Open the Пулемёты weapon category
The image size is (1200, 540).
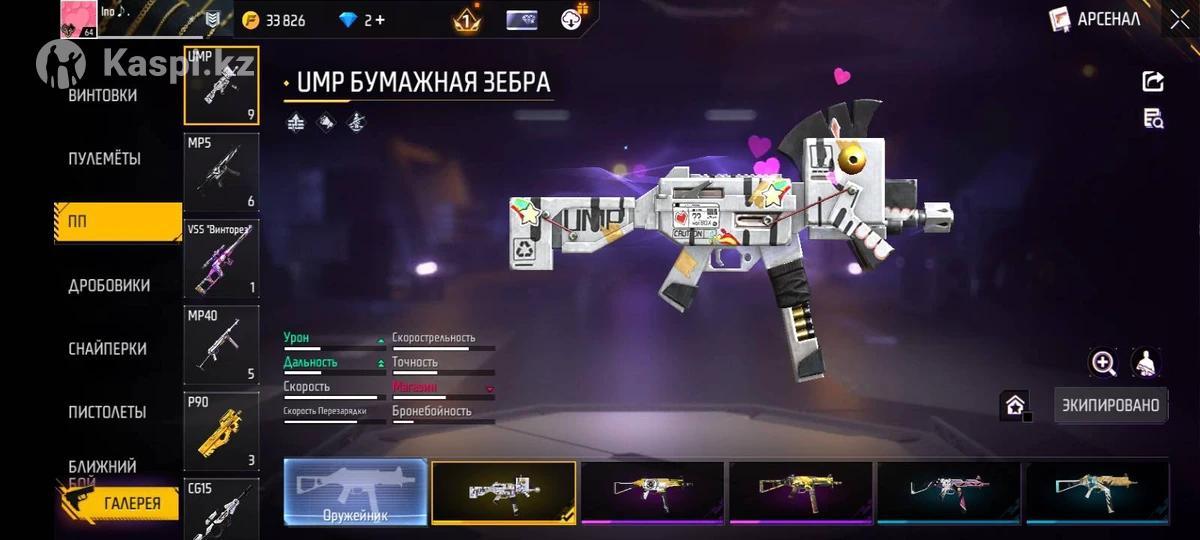click(x=104, y=159)
